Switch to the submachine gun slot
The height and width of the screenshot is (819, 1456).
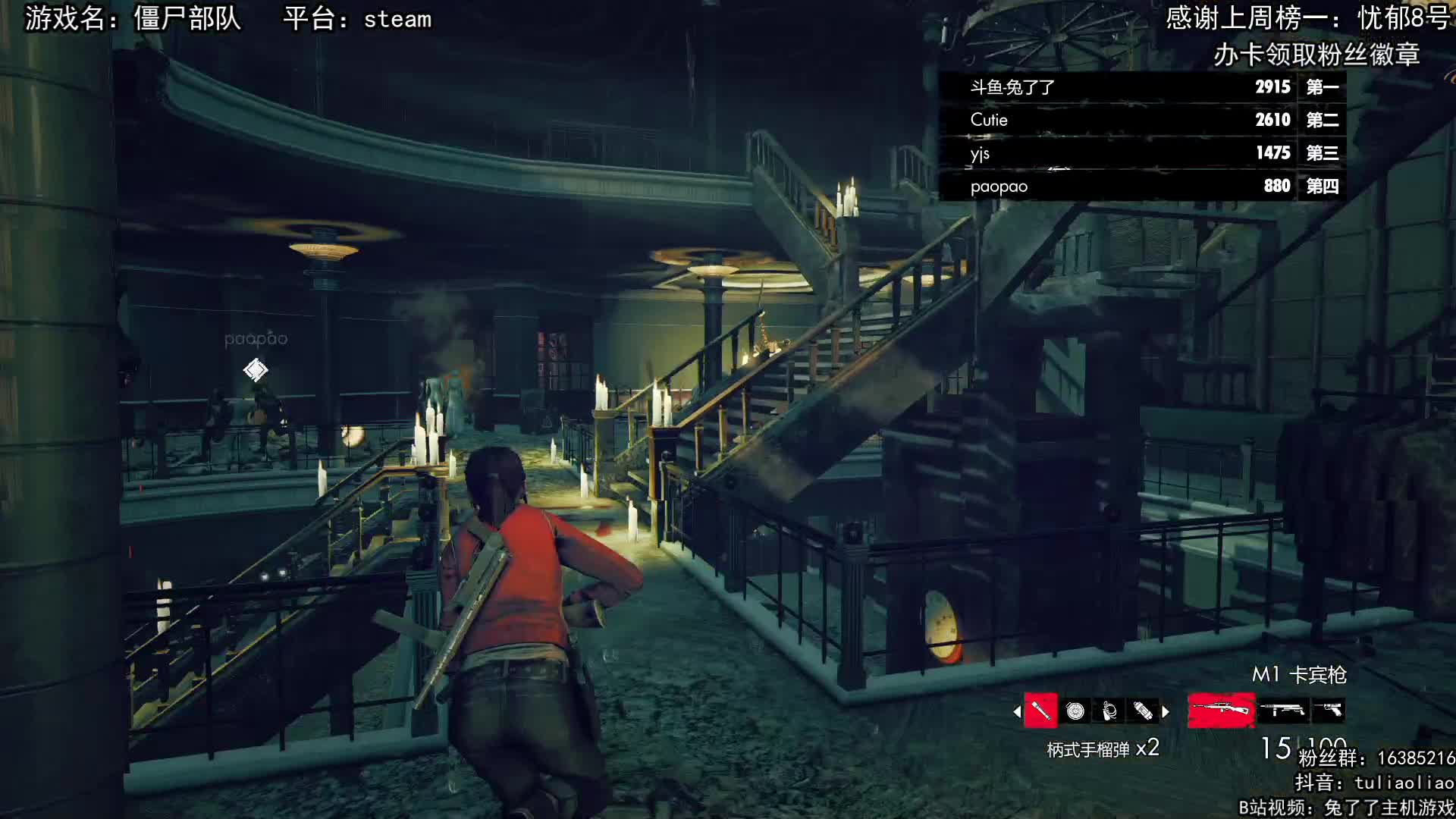click(1282, 711)
